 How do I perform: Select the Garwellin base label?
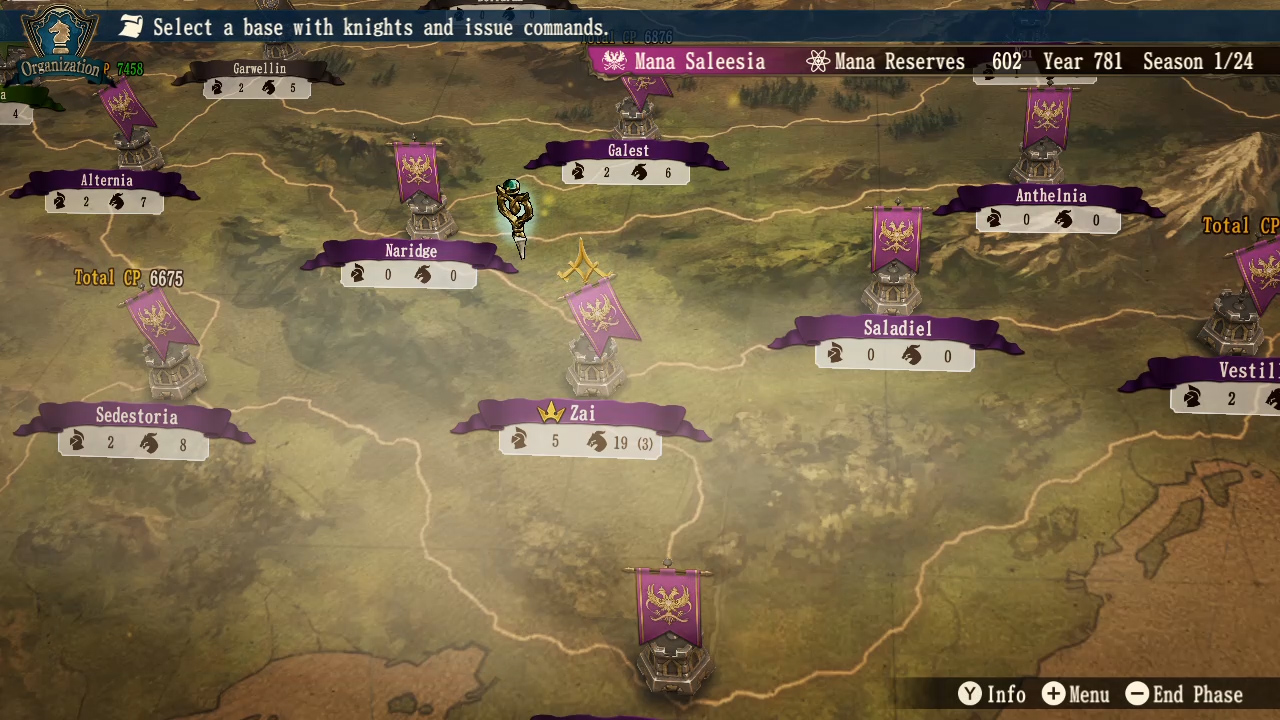[x=259, y=69]
